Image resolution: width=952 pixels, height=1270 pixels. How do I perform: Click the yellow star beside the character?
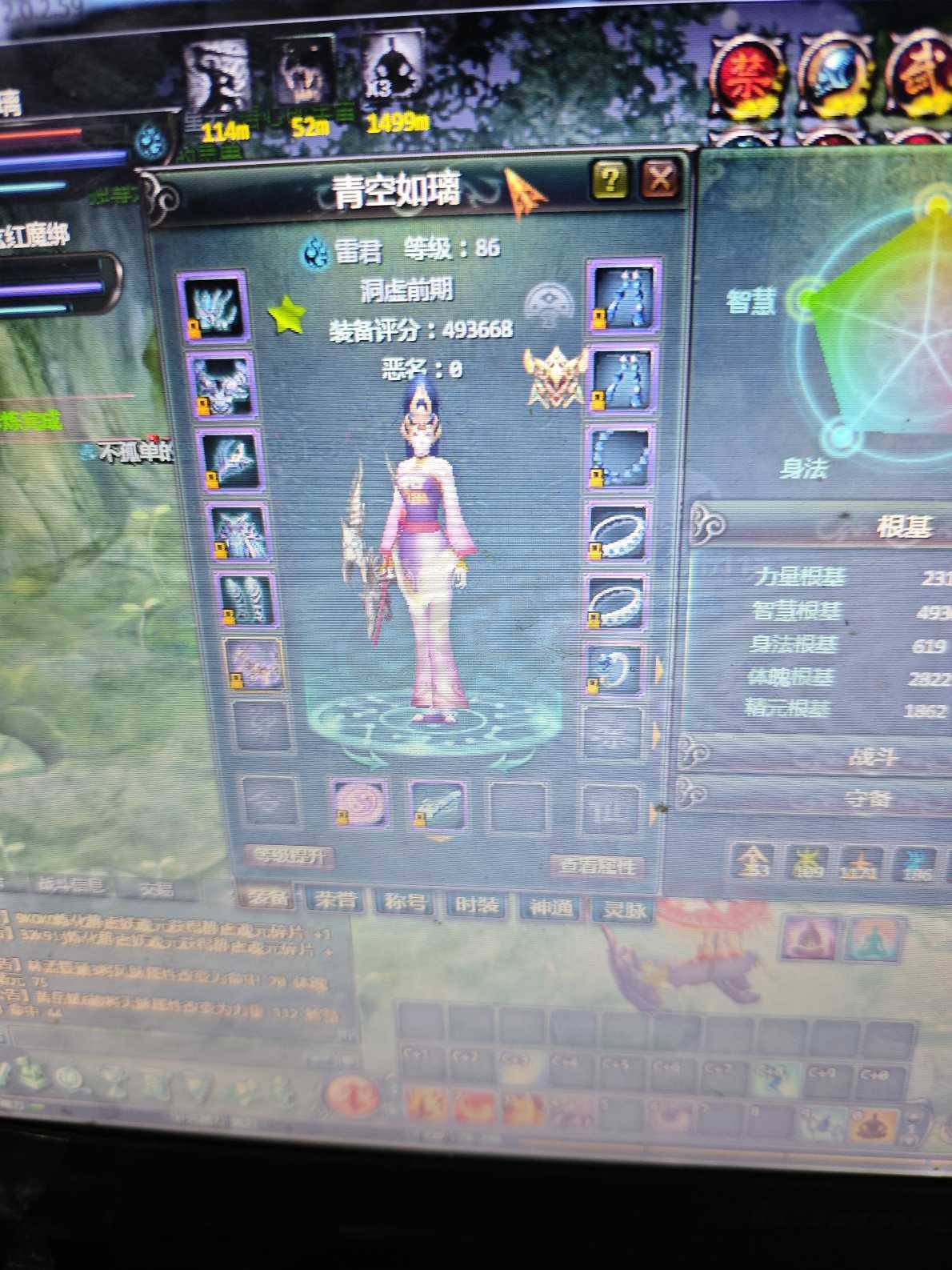coord(286,315)
